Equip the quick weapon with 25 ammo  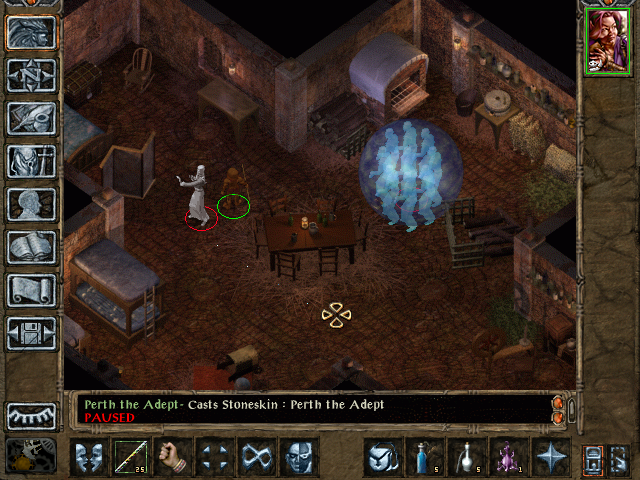tap(131, 457)
